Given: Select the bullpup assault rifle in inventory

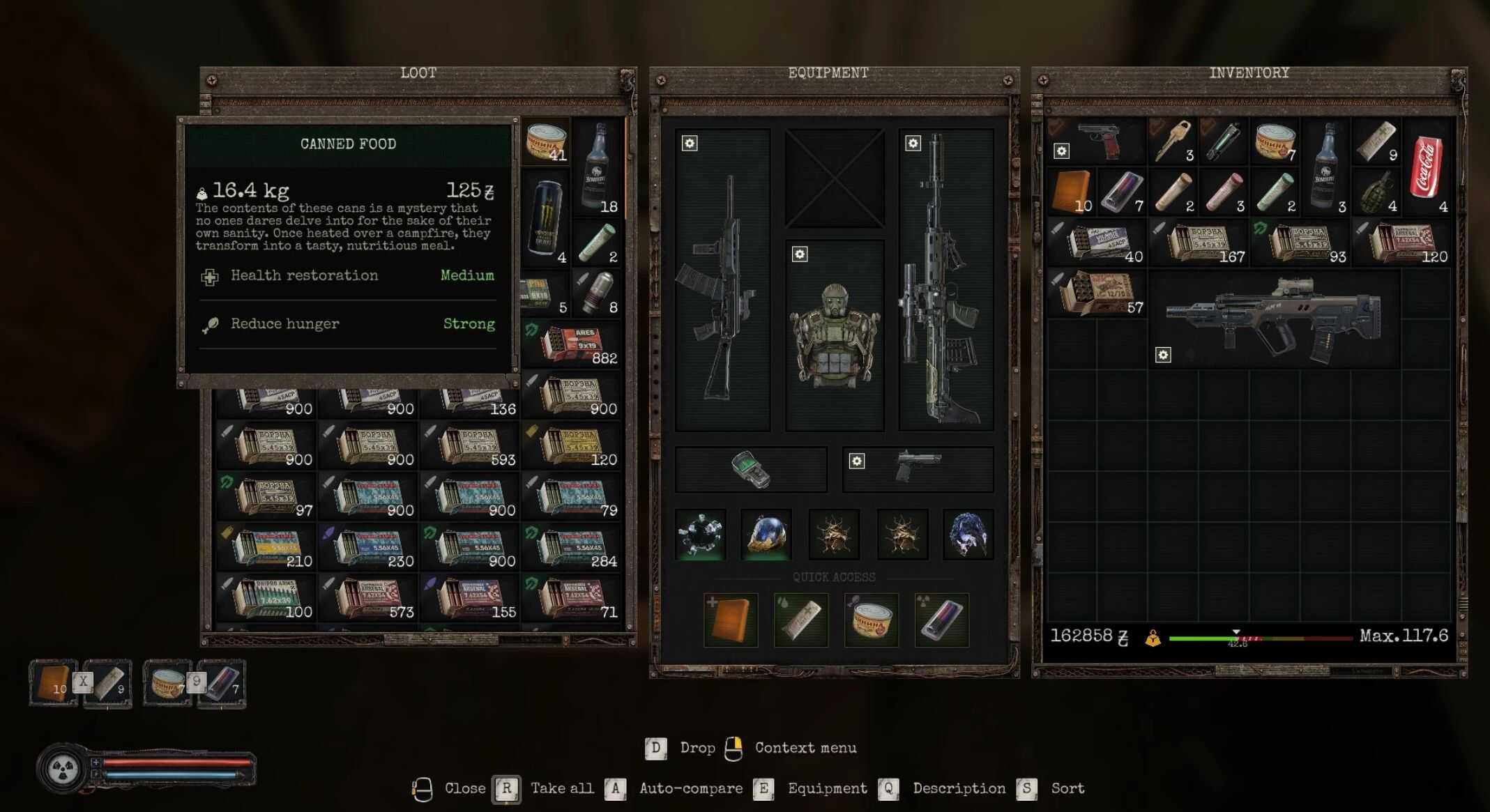Looking at the screenshot, I should [x=1273, y=319].
